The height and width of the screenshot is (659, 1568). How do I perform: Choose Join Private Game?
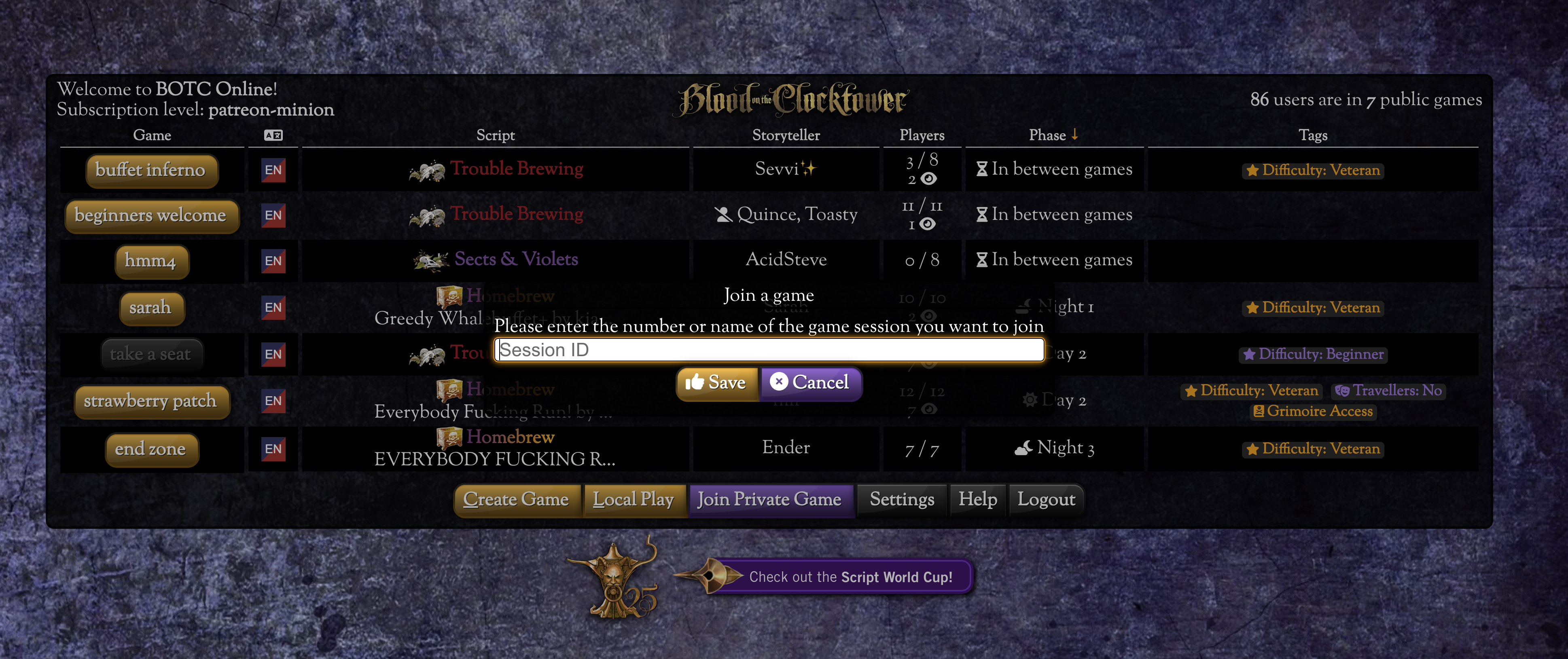(769, 500)
